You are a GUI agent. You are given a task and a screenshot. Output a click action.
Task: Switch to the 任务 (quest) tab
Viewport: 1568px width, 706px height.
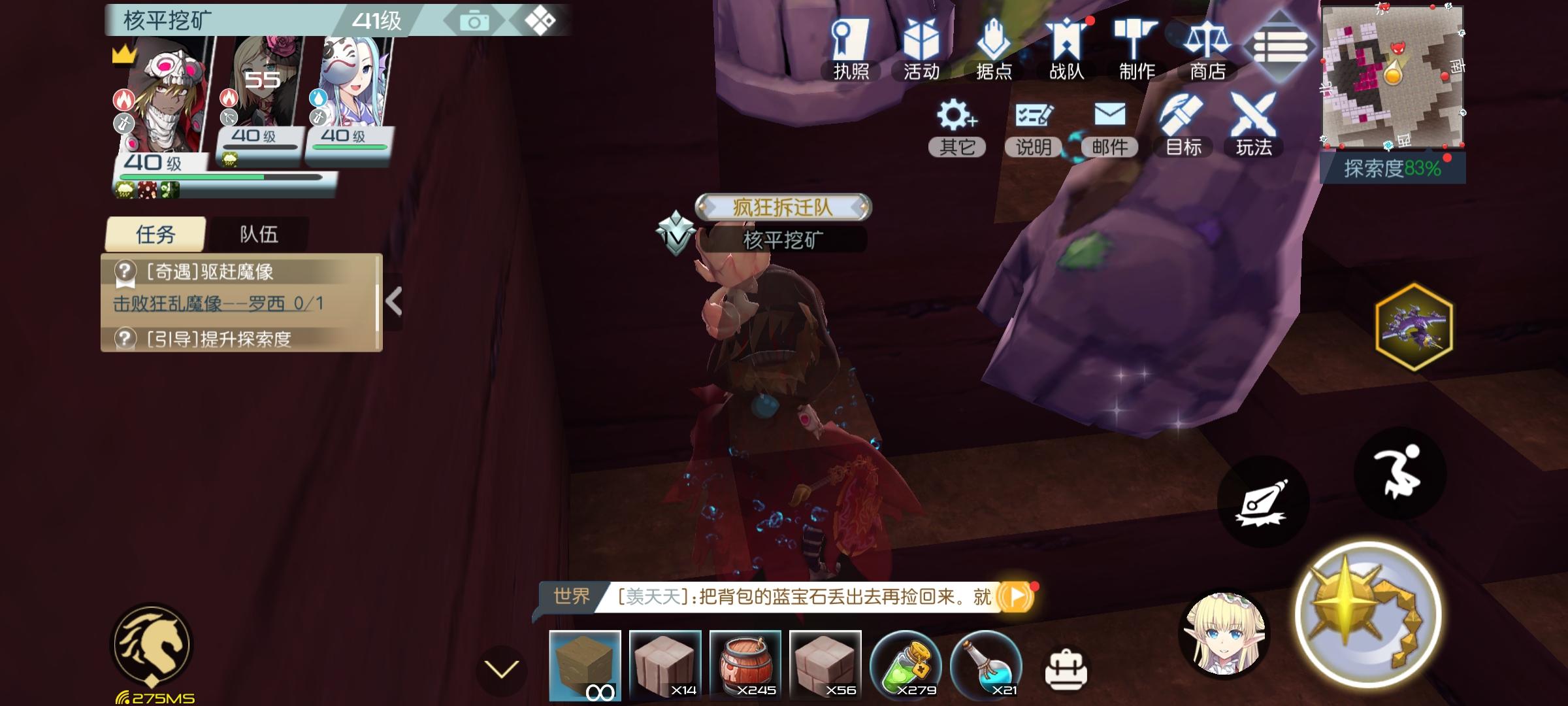click(155, 235)
